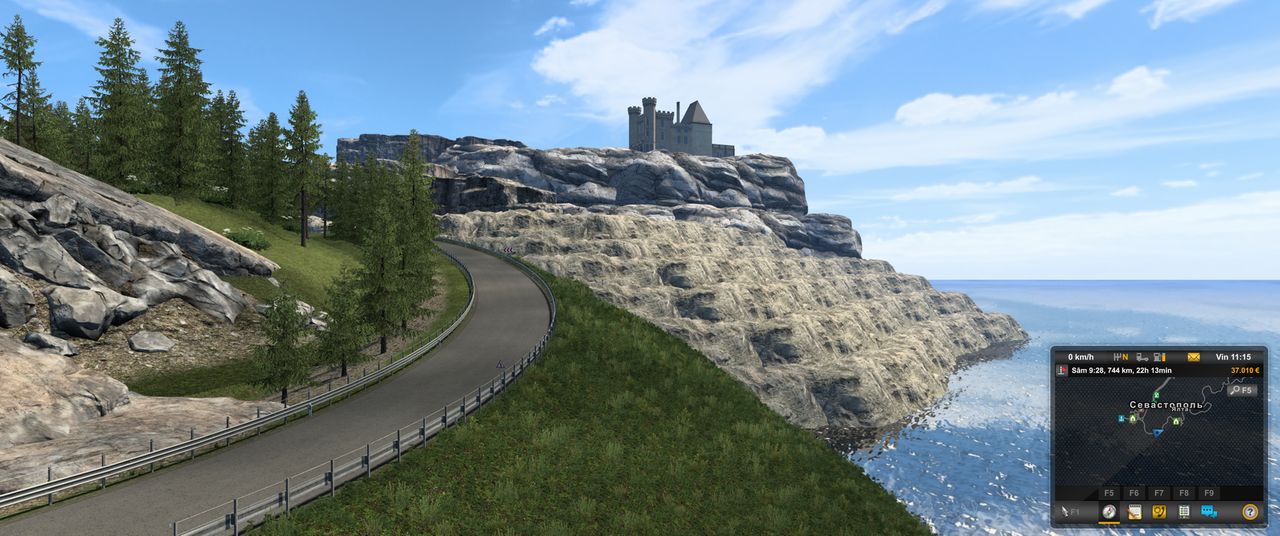Switch to the job notepad tab
Viewport: 1280px width, 536px height.
pyautogui.click(x=1134, y=512)
